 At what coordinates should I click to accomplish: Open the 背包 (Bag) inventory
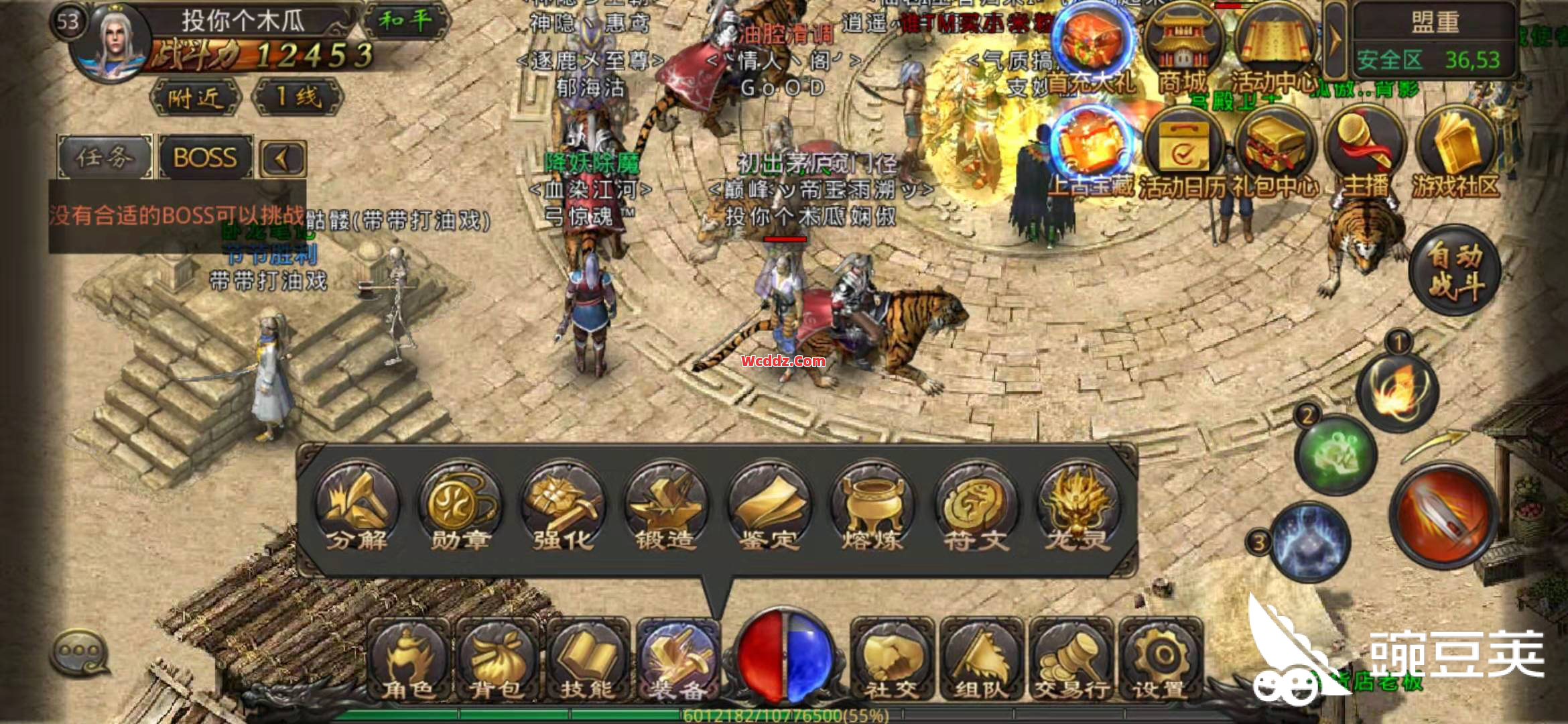(497, 660)
